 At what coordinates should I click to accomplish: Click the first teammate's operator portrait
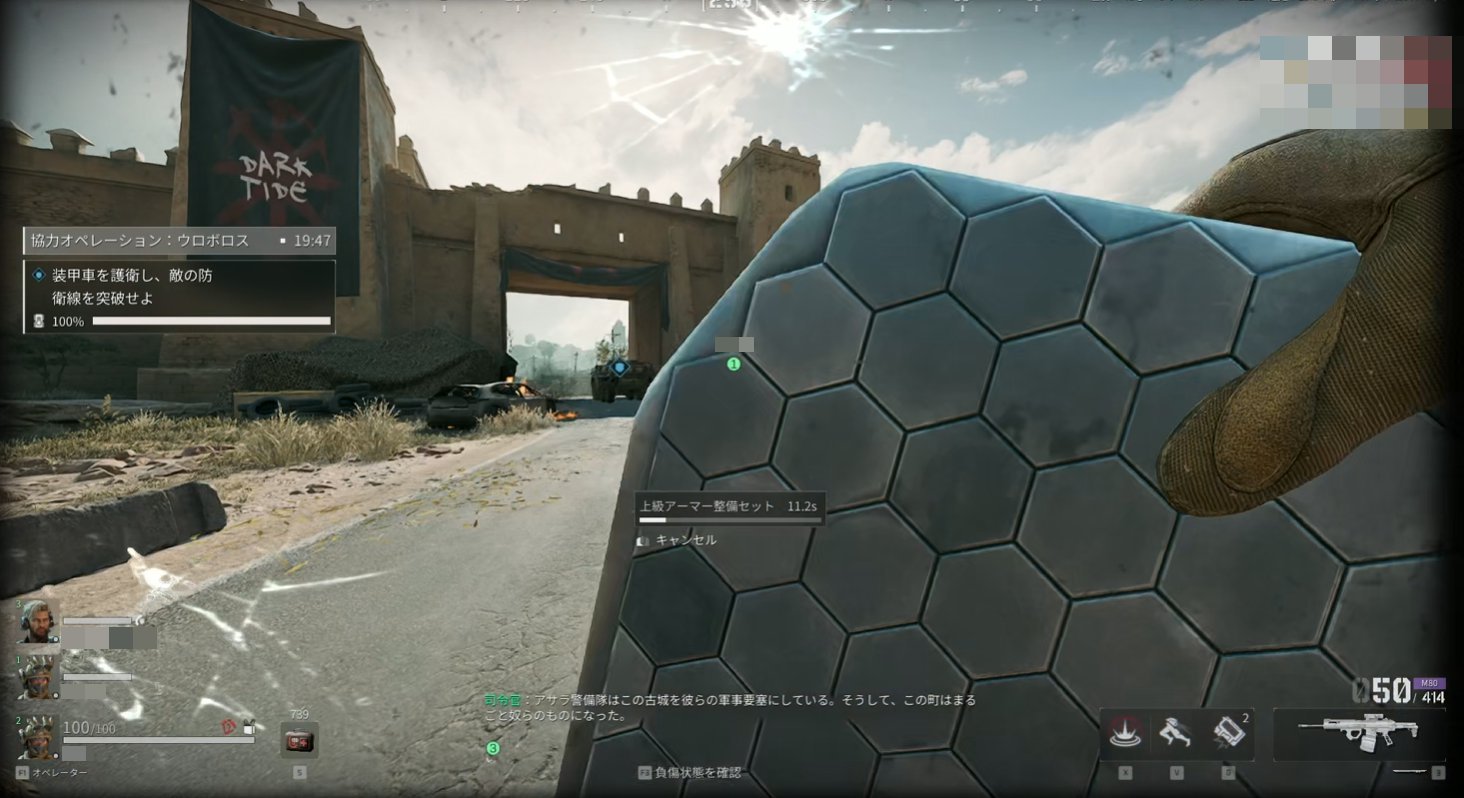[x=37, y=624]
